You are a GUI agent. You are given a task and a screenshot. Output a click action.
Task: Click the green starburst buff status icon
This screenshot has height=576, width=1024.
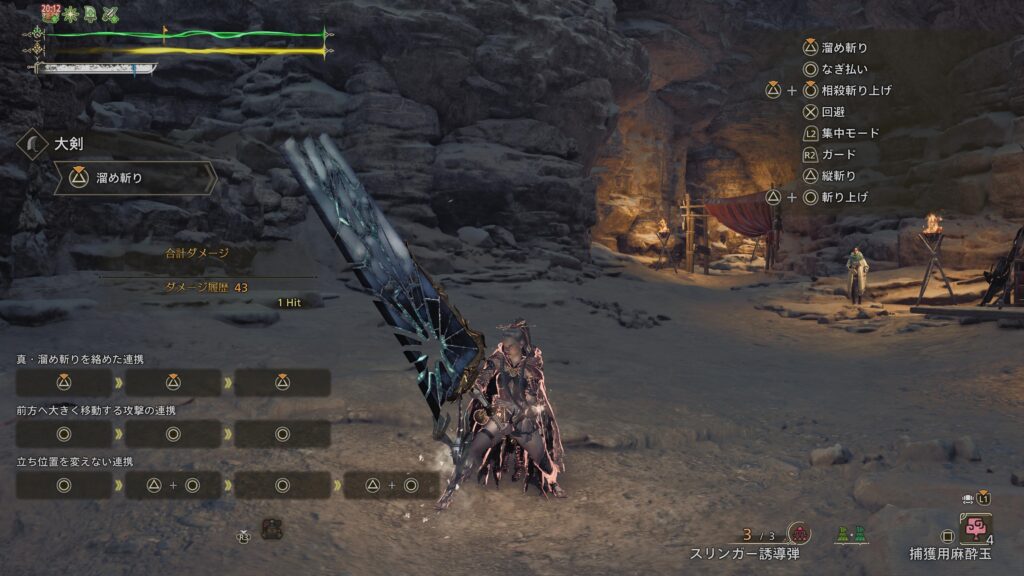68,14
